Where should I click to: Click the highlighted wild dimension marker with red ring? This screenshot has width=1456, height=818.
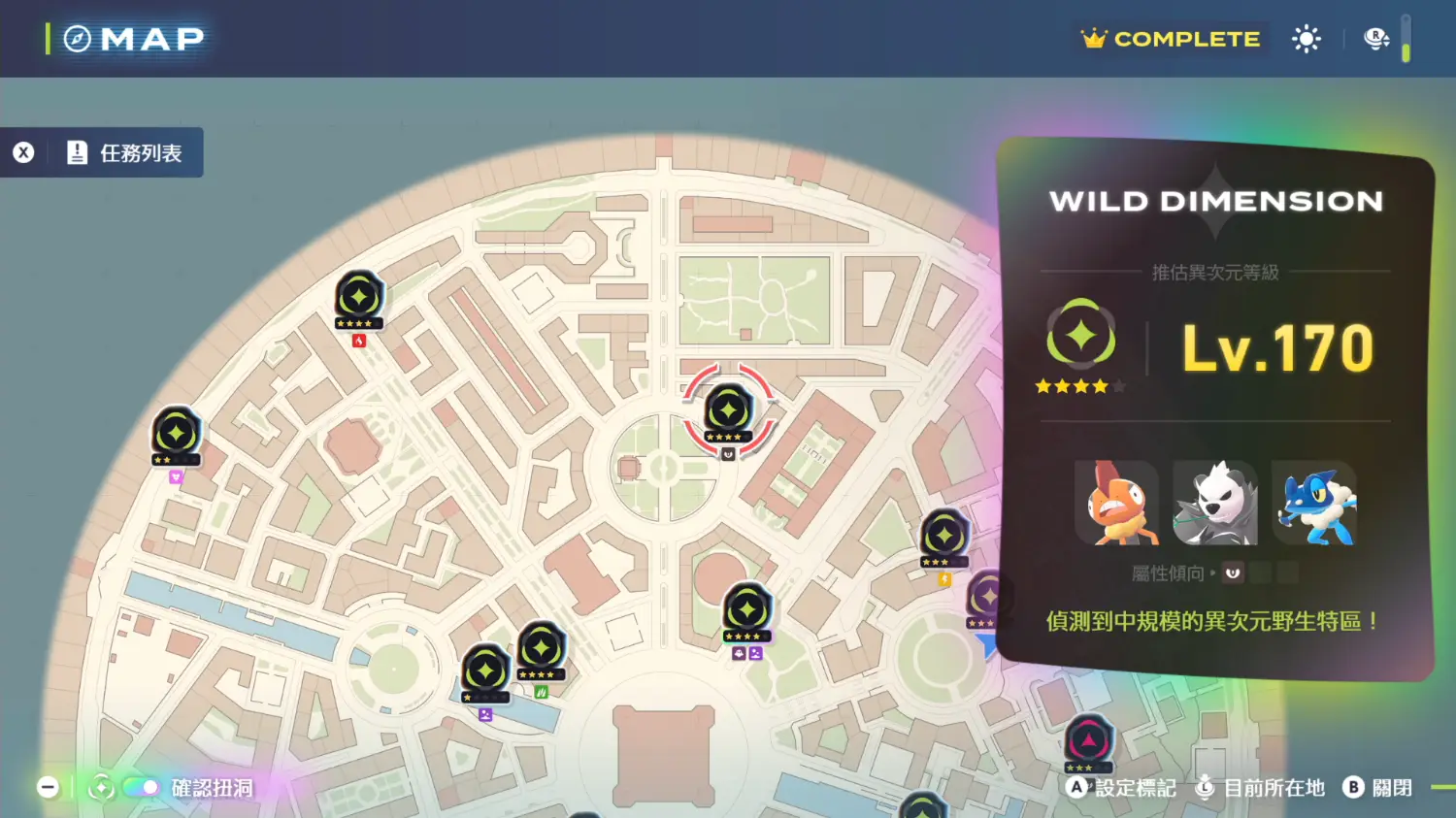point(728,410)
